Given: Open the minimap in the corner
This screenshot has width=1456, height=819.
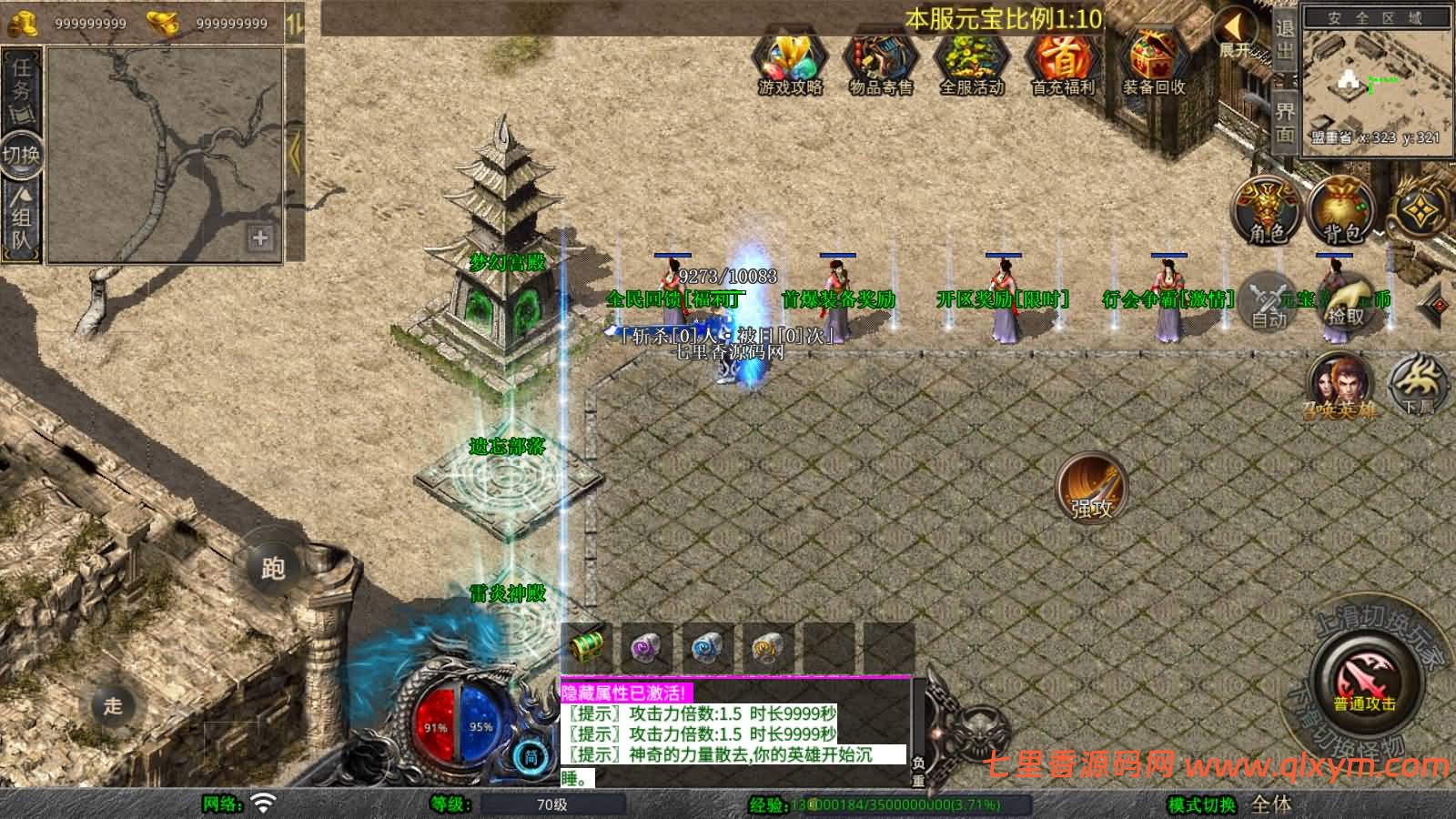Looking at the screenshot, I should pos(1374,80).
